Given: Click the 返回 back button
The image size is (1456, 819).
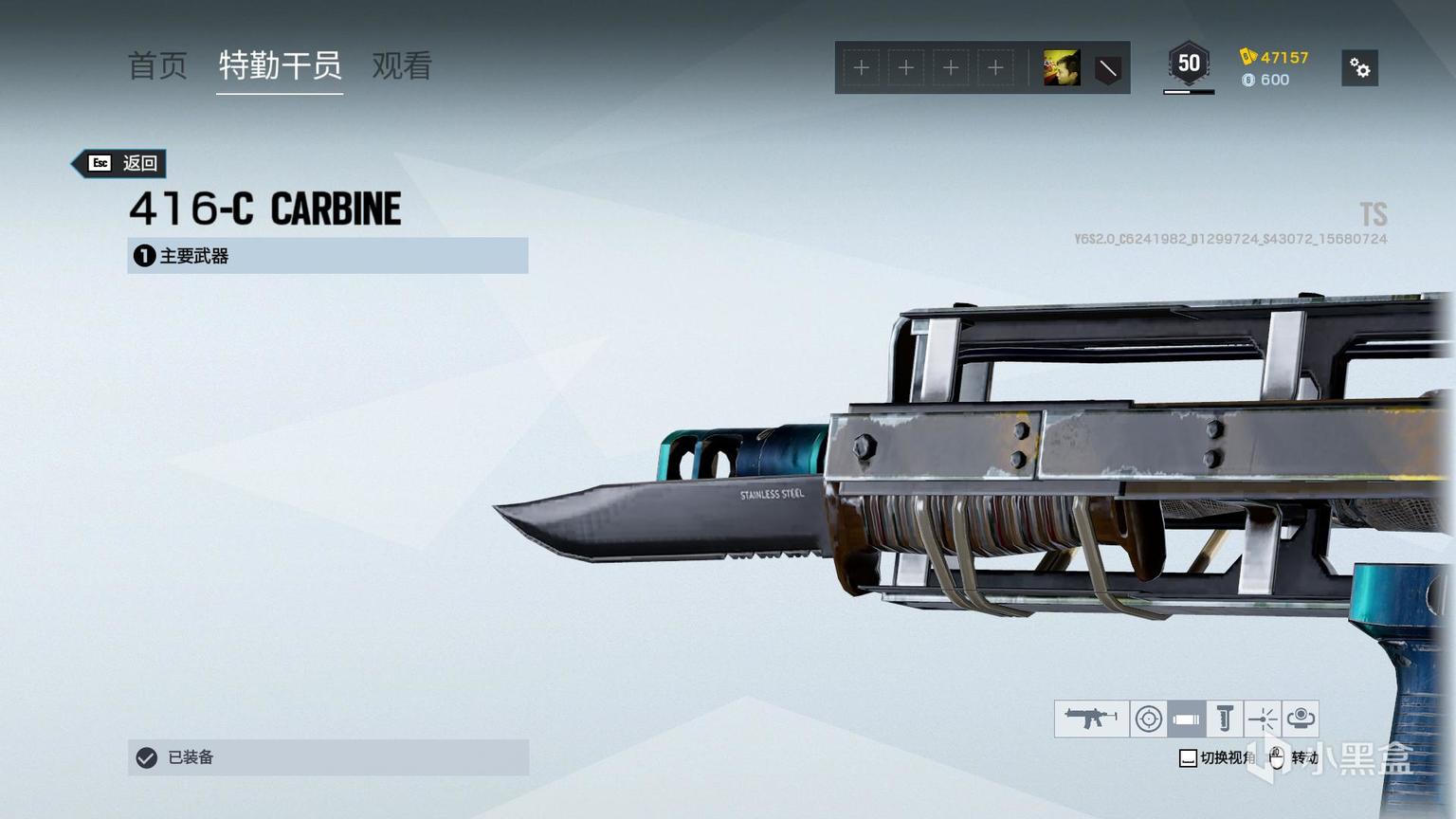Looking at the screenshot, I should 122,163.
